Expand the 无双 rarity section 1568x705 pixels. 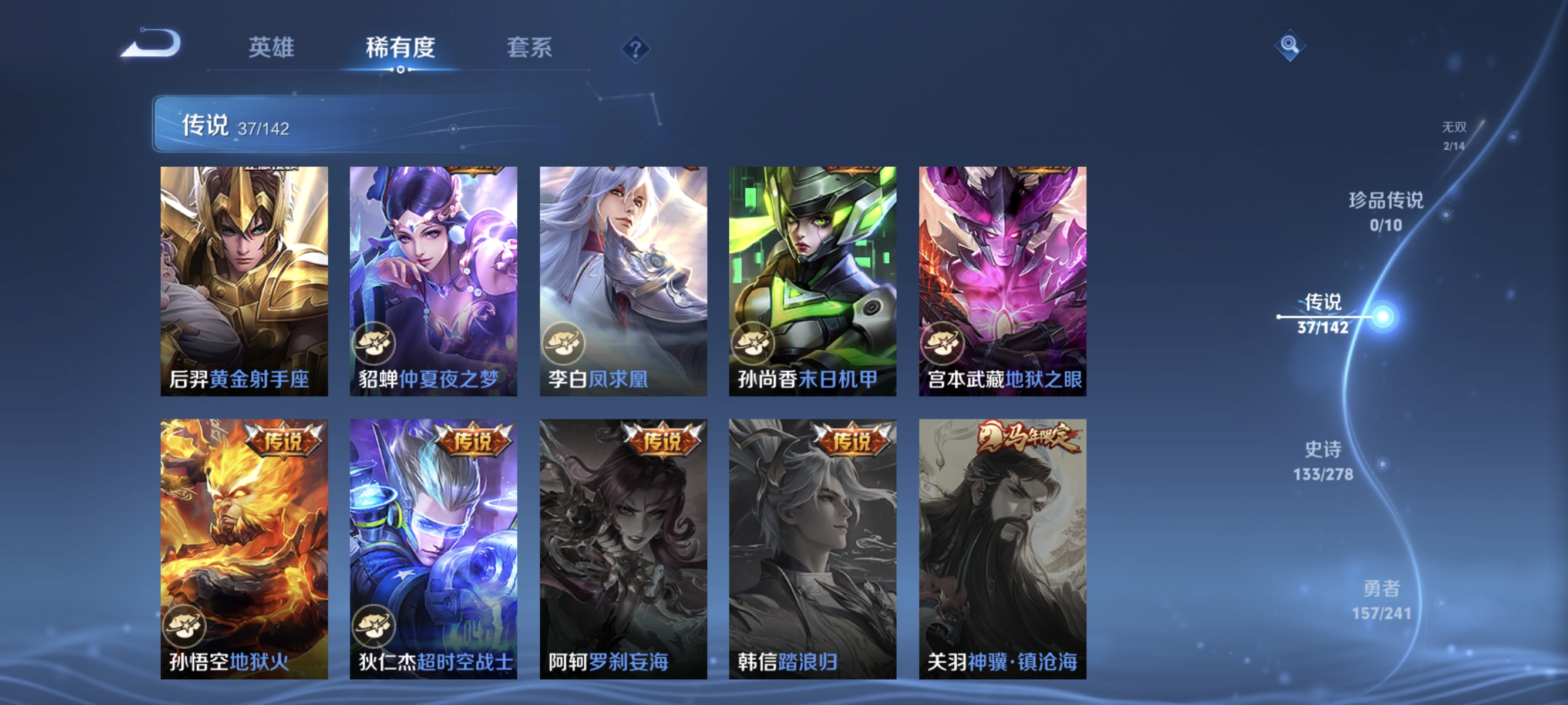[1454, 136]
